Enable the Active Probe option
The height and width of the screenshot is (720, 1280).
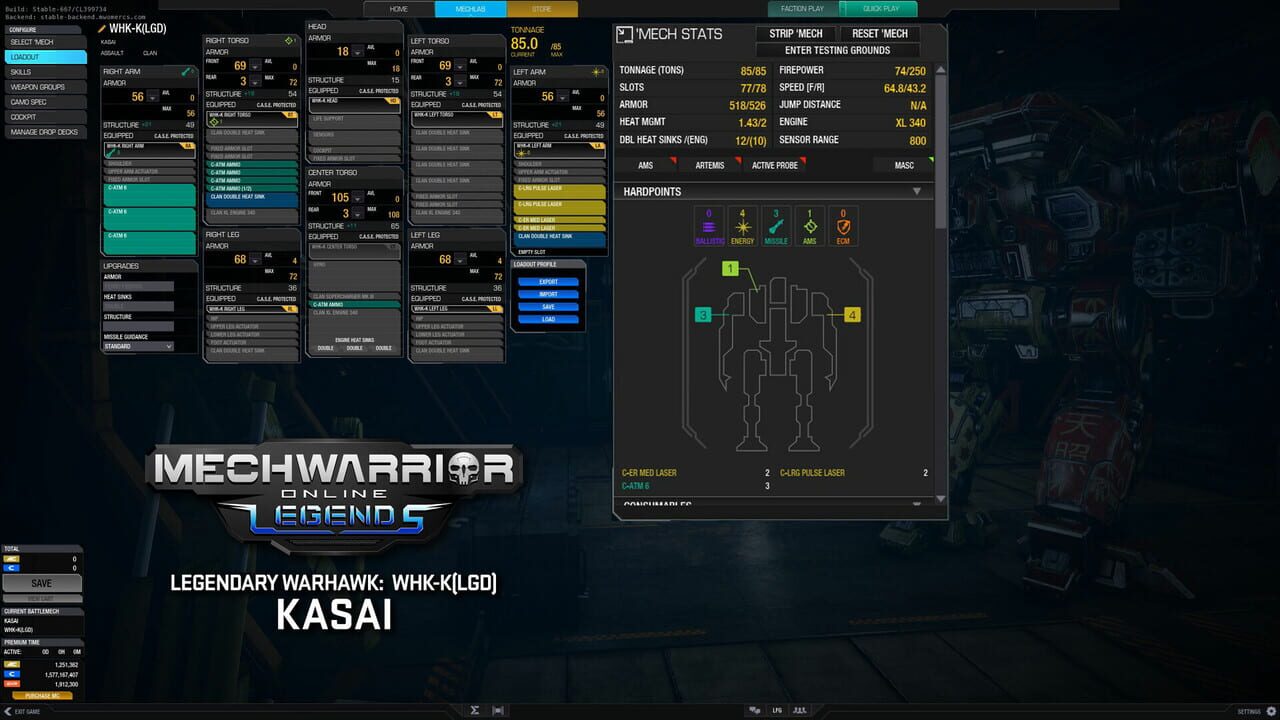[x=775, y=165]
